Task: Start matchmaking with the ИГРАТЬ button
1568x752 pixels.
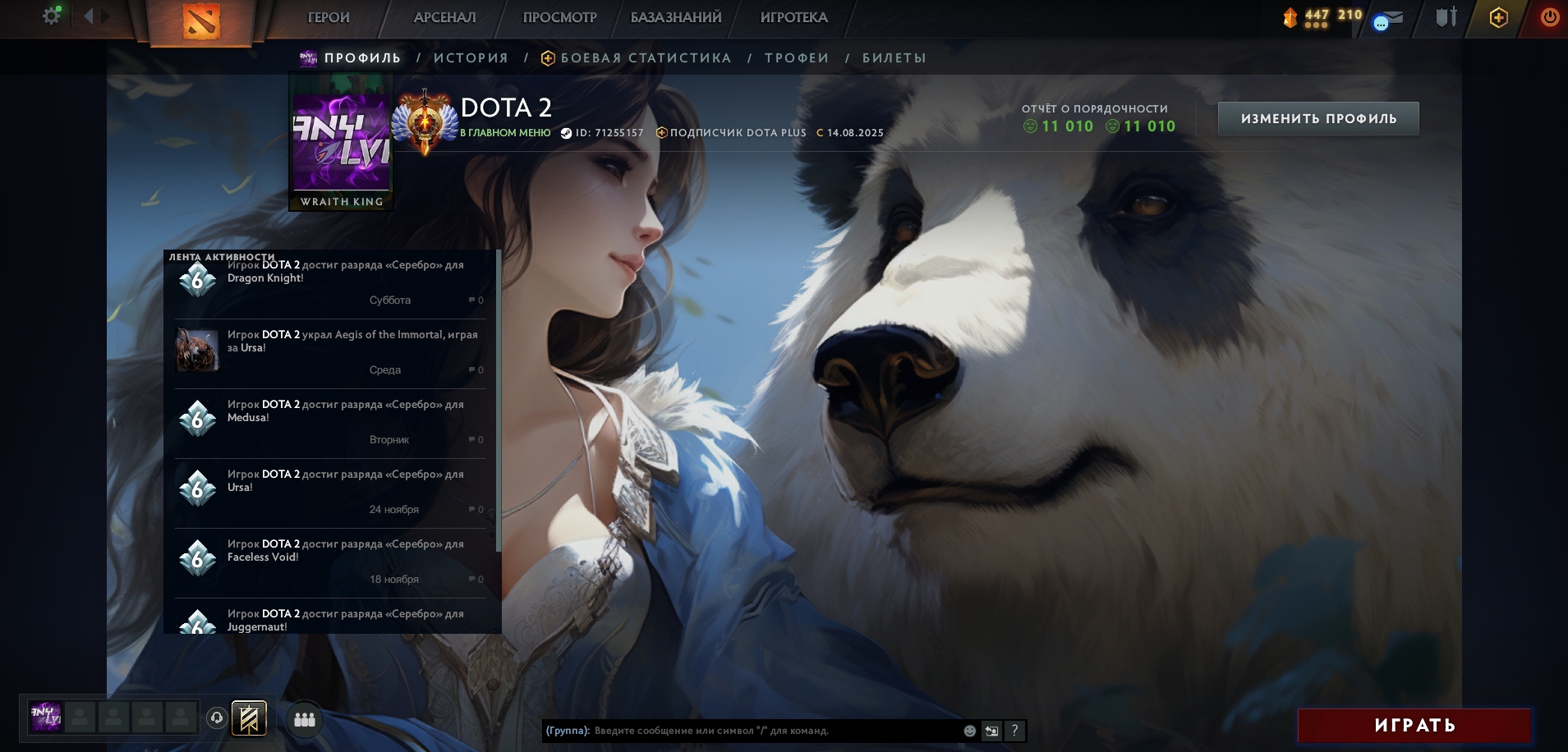Action: (x=1414, y=726)
